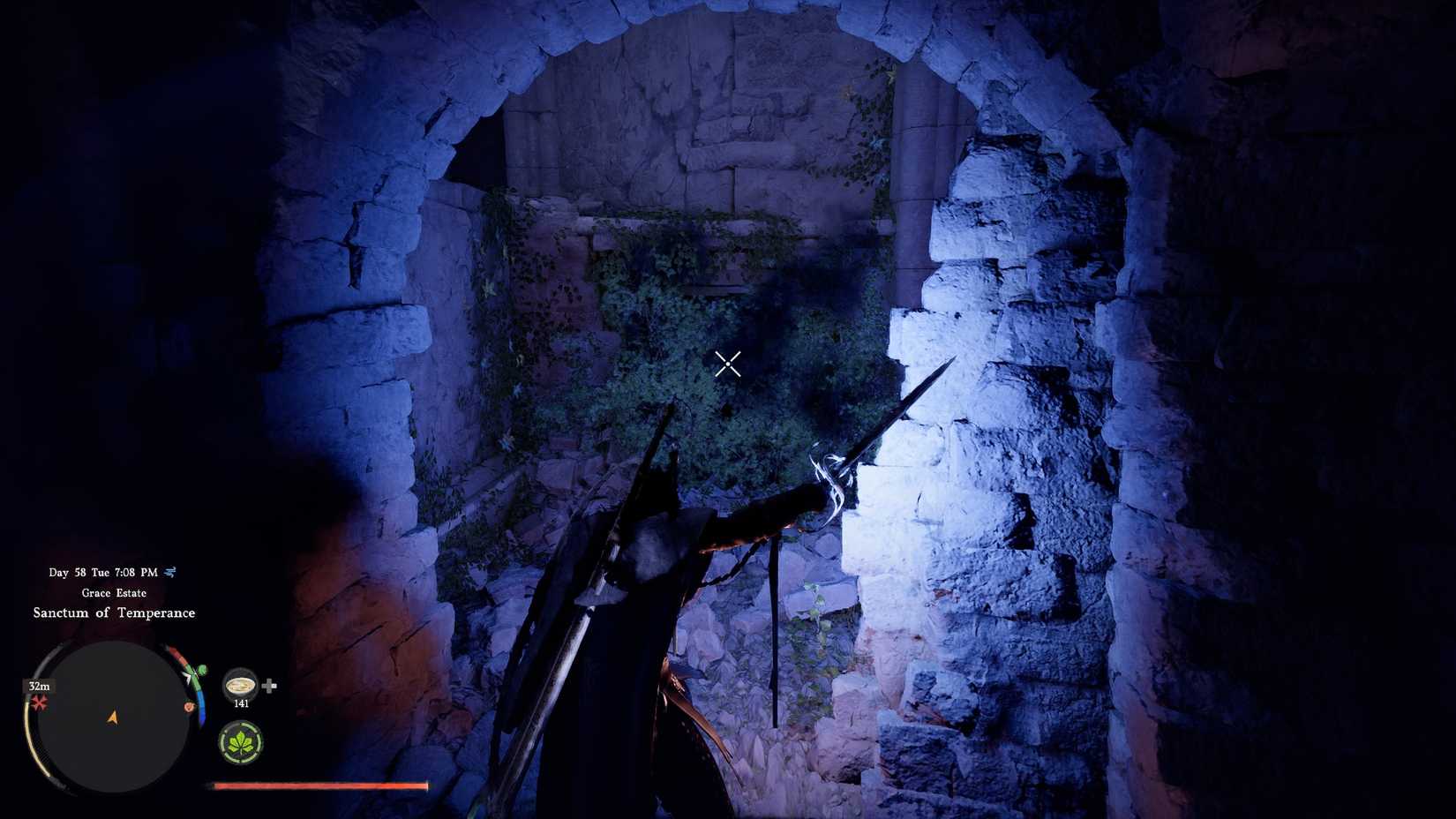Click the crosshair reticle at screen center

coord(727,364)
